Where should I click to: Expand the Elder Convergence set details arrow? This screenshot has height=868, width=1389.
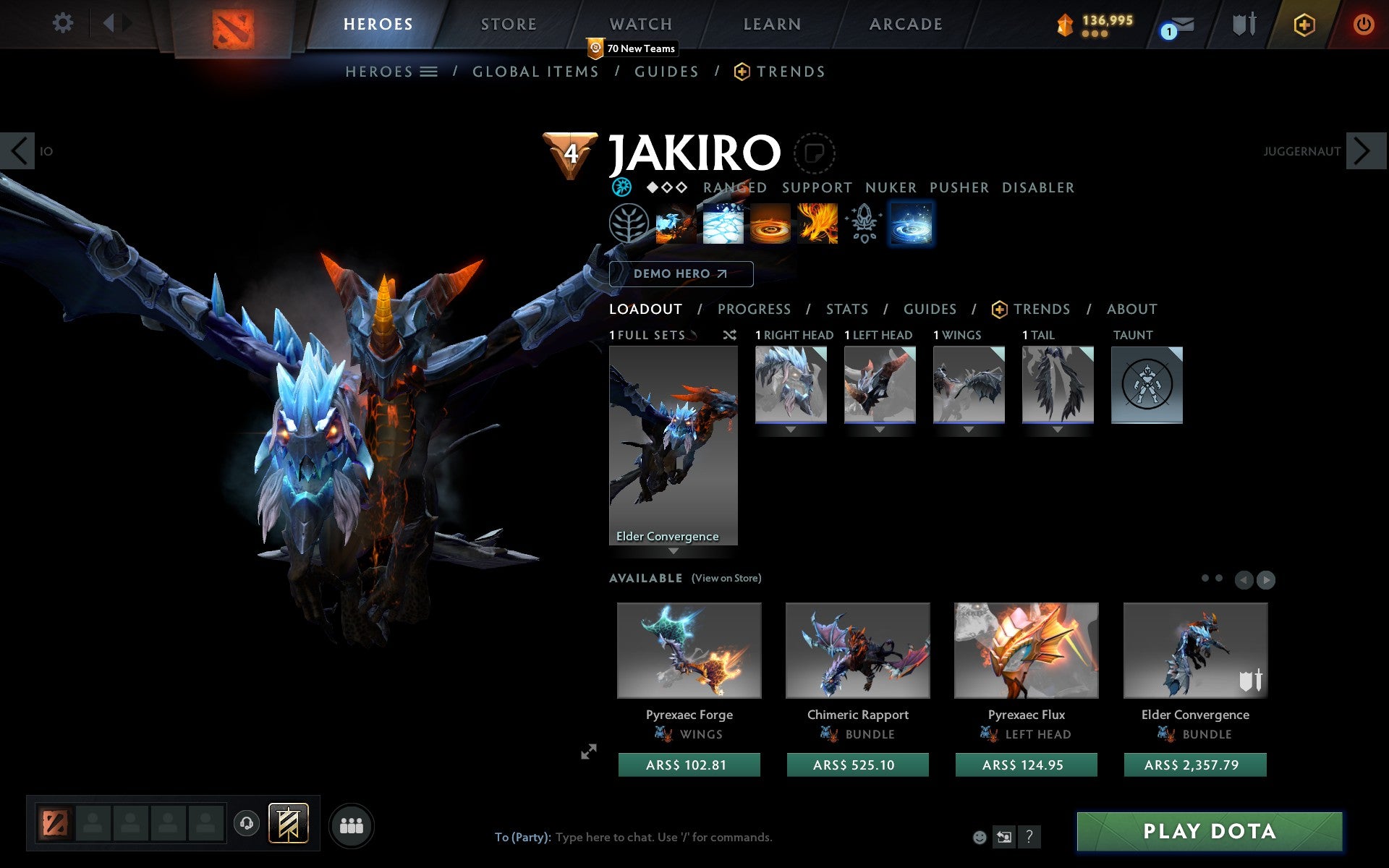(x=674, y=550)
